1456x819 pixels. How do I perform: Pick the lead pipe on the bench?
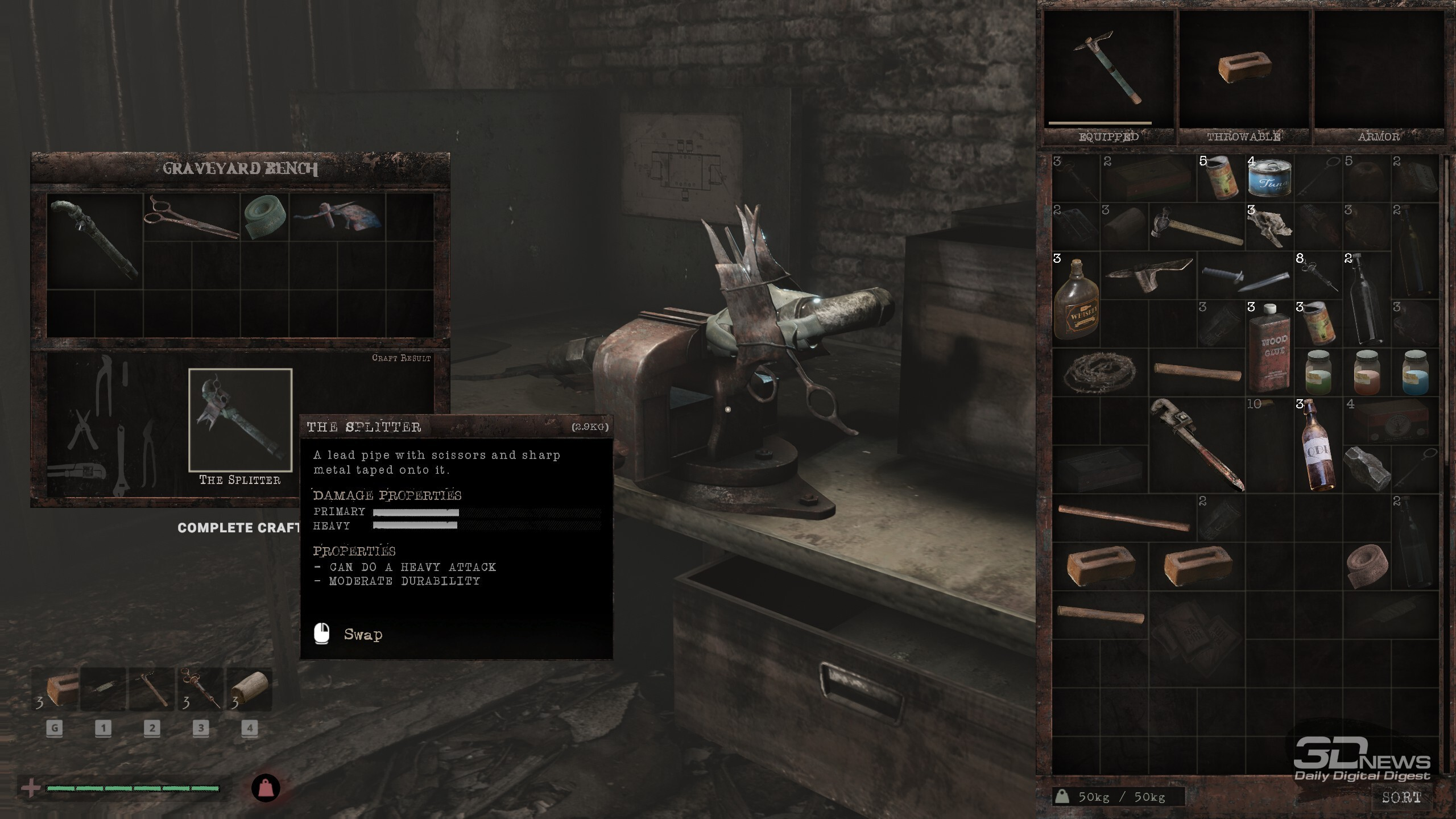point(94,239)
